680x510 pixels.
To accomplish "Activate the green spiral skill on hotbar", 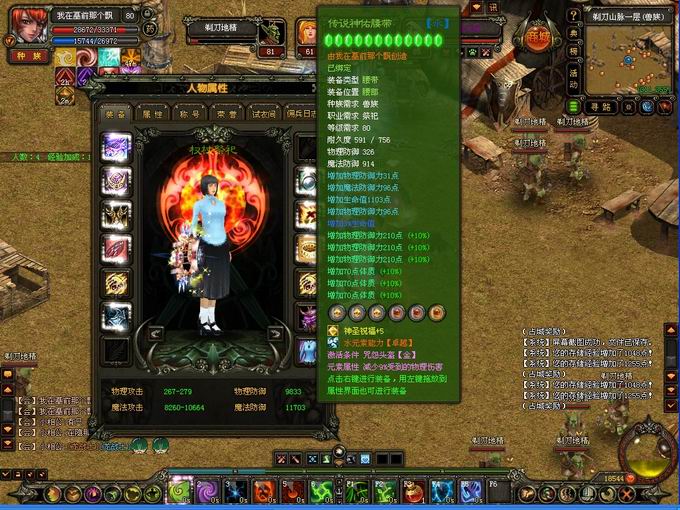I will tap(179, 490).
